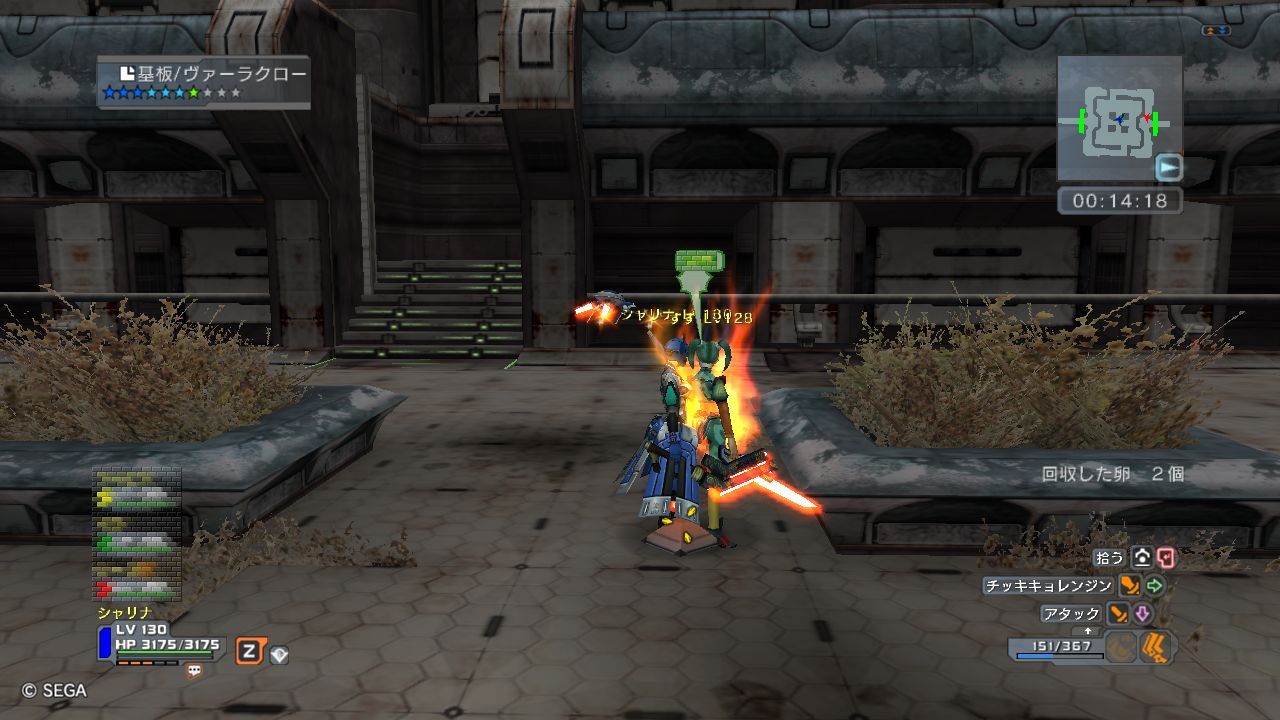The image size is (1280, 720).
Task: Select the orange claw weapon palette slot
Action: (x=1157, y=648)
